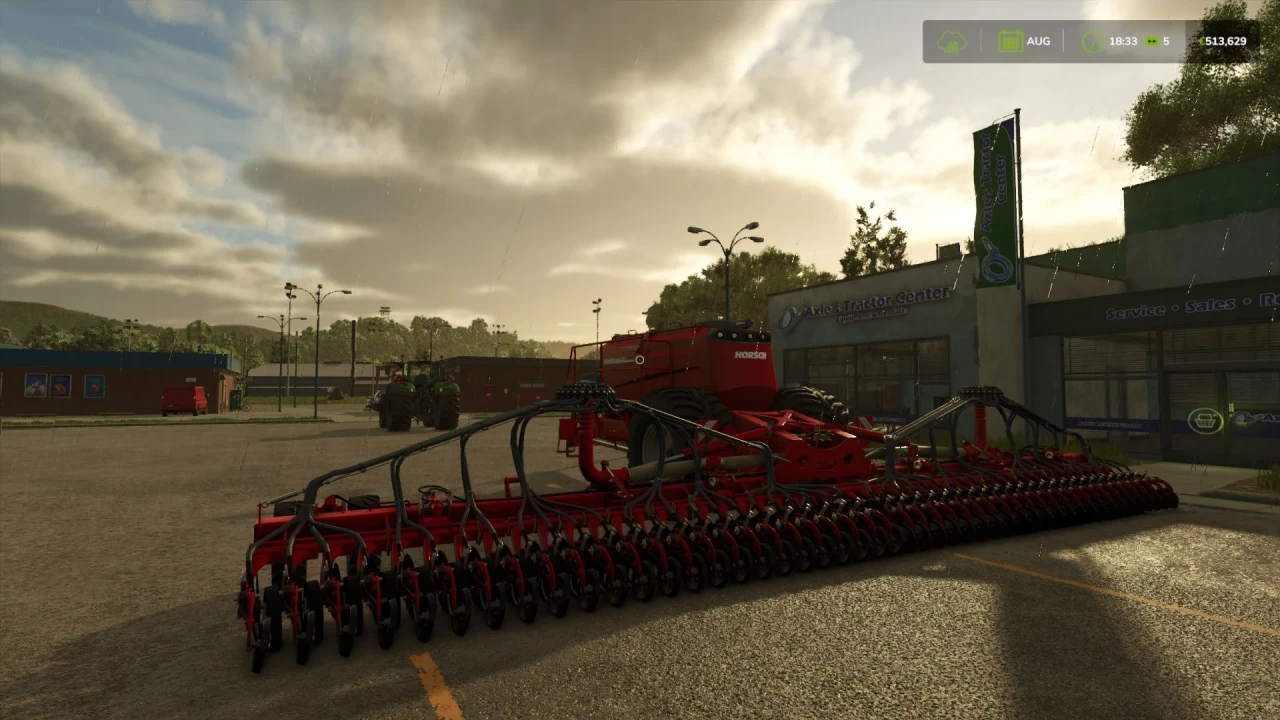Click the fast-forward time arrows icon
Image resolution: width=1280 pixels, height=720 pixels.
[x=1151, y=41]
